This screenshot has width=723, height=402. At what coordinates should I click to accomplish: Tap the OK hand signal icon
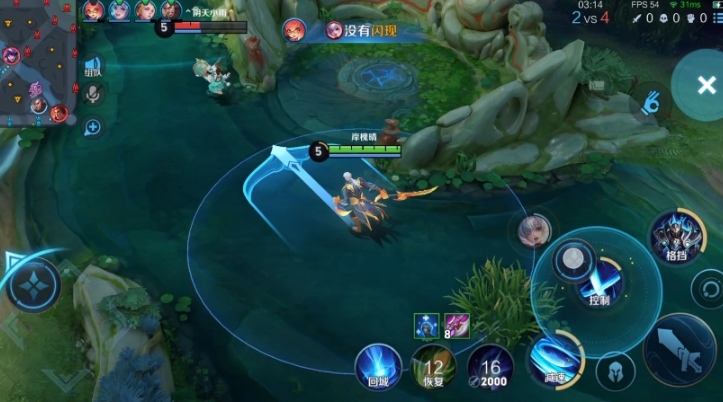(x=651, y=102)
